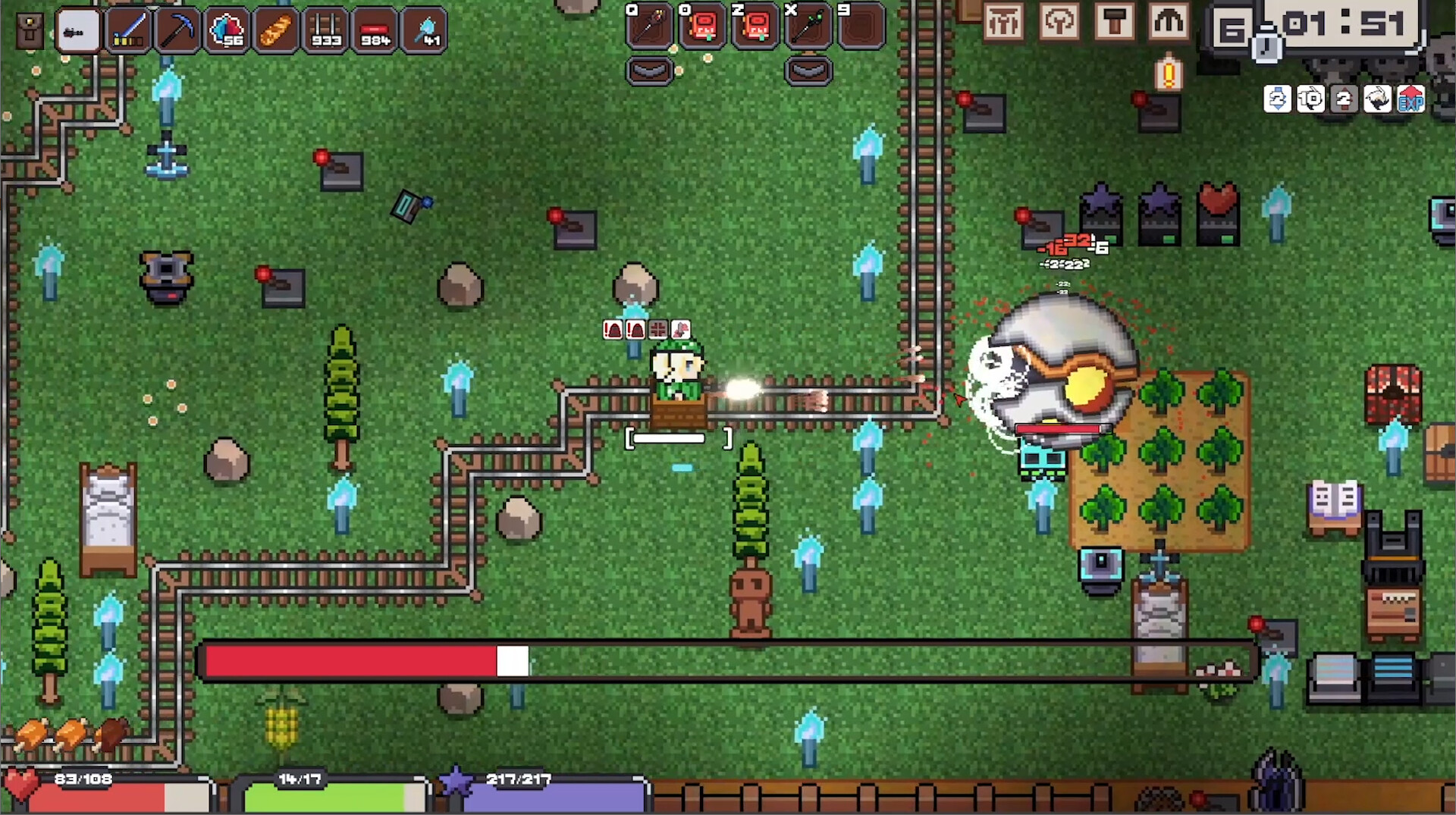1456x815 pixels.
Task: Select the pickaxe tool in the hotbar
Action: point(176,30)
